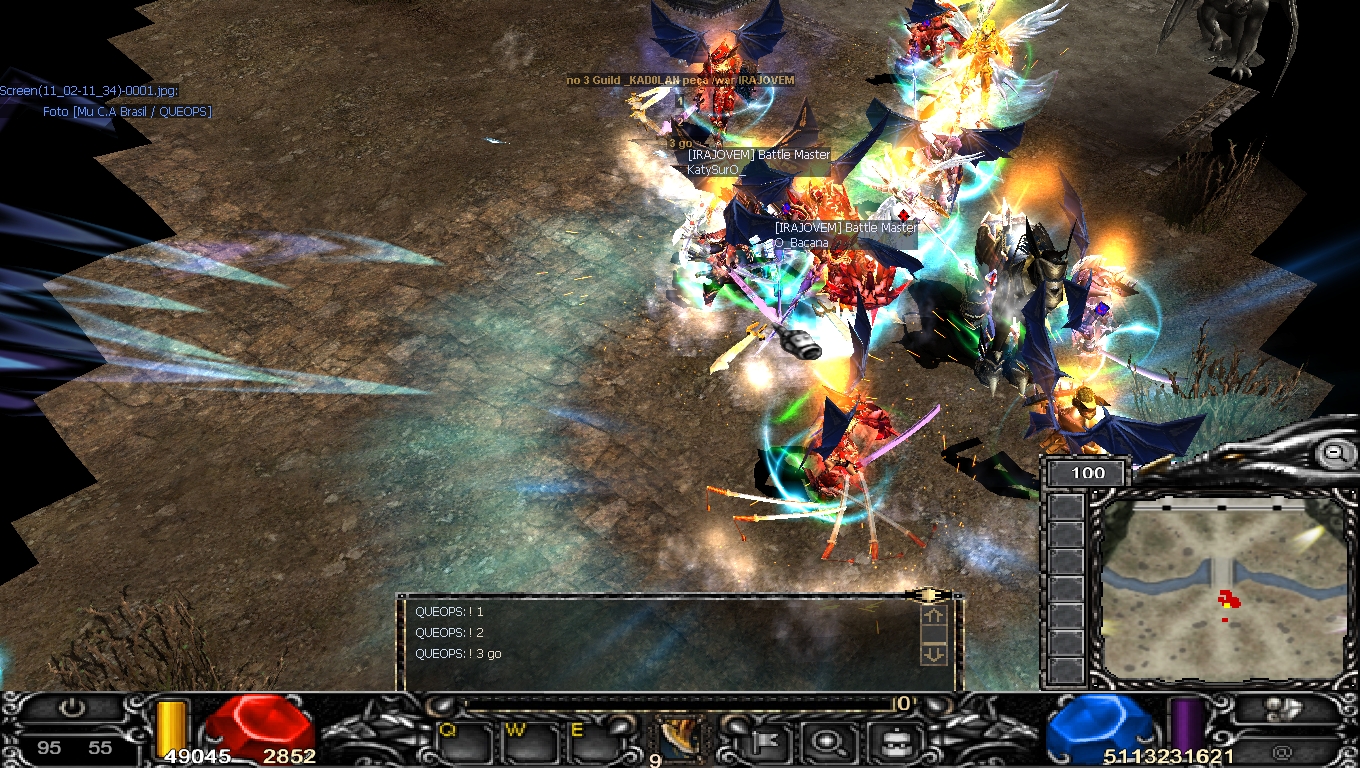Image resolution: width=1360 pixels, height=768 pixels.
Task: Open the party members button
Action: coord(1282,709)
